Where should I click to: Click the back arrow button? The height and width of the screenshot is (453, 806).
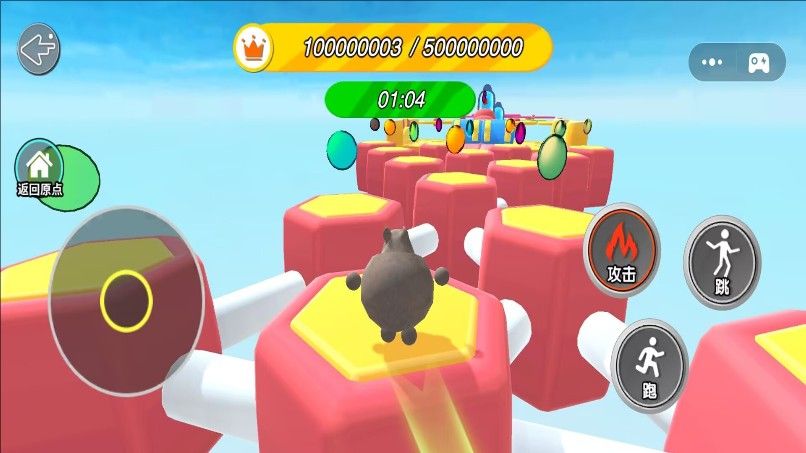click(39, 48)
